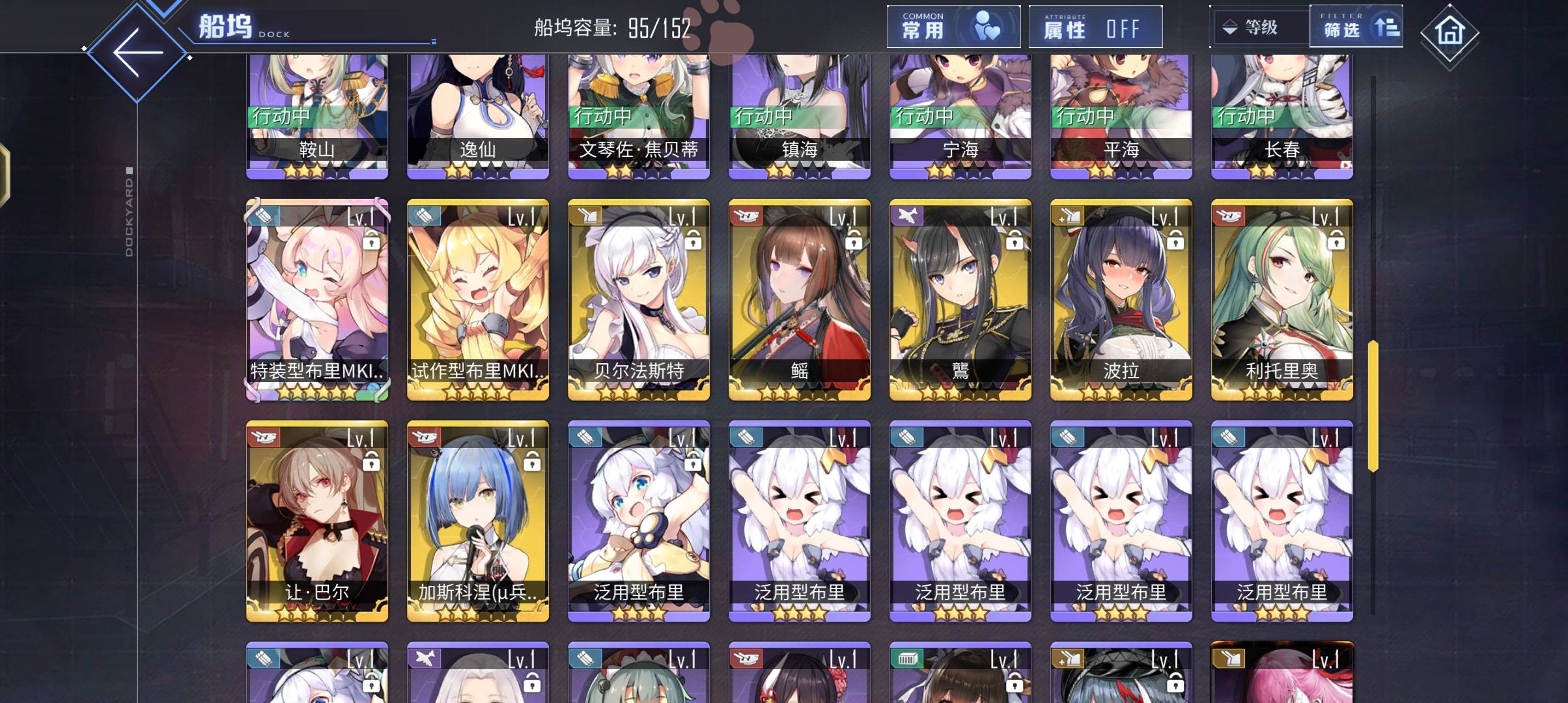Screen dimensions: 1568x703
Task: Choose the 利托里奥 ship card
Action: pyautogui.click(x=1282, y=299)
